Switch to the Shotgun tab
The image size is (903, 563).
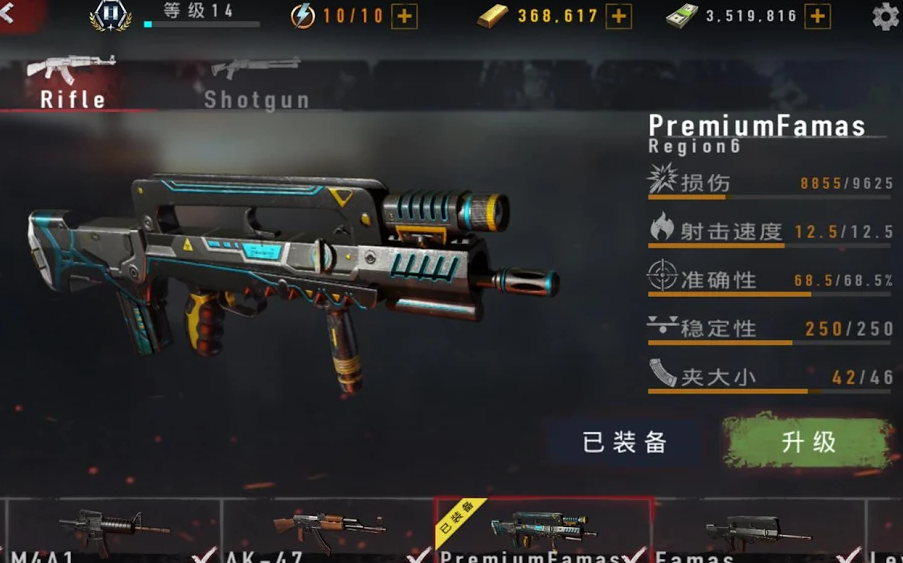tap(256, 83)
